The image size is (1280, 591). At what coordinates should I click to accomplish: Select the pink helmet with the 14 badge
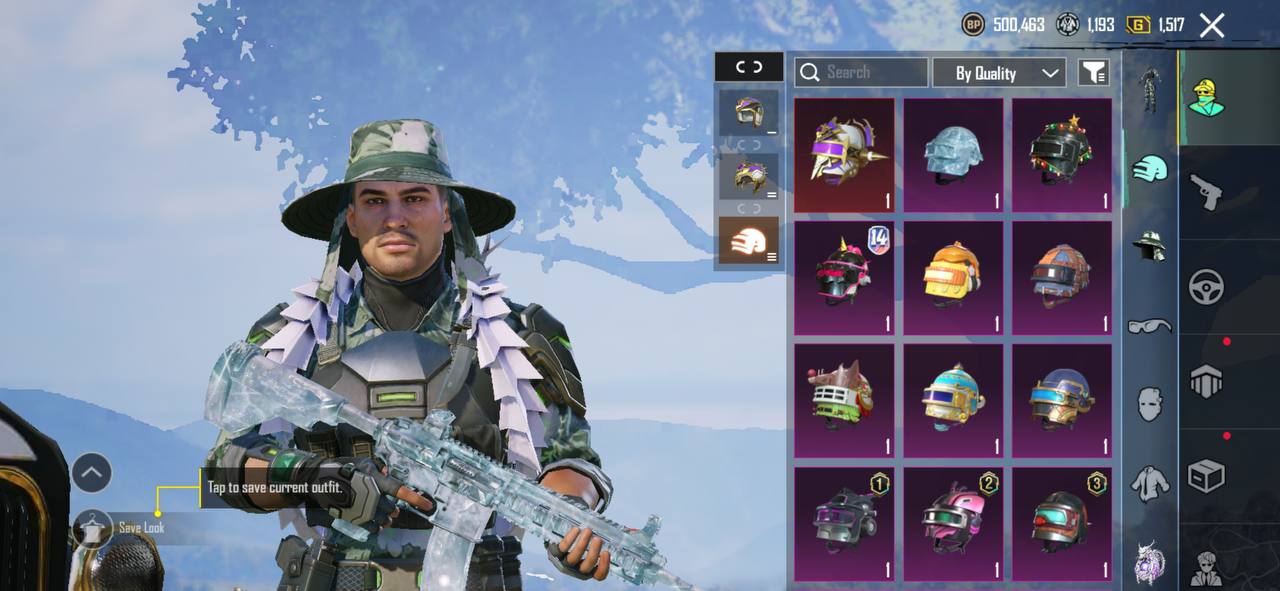click(845, 277)
